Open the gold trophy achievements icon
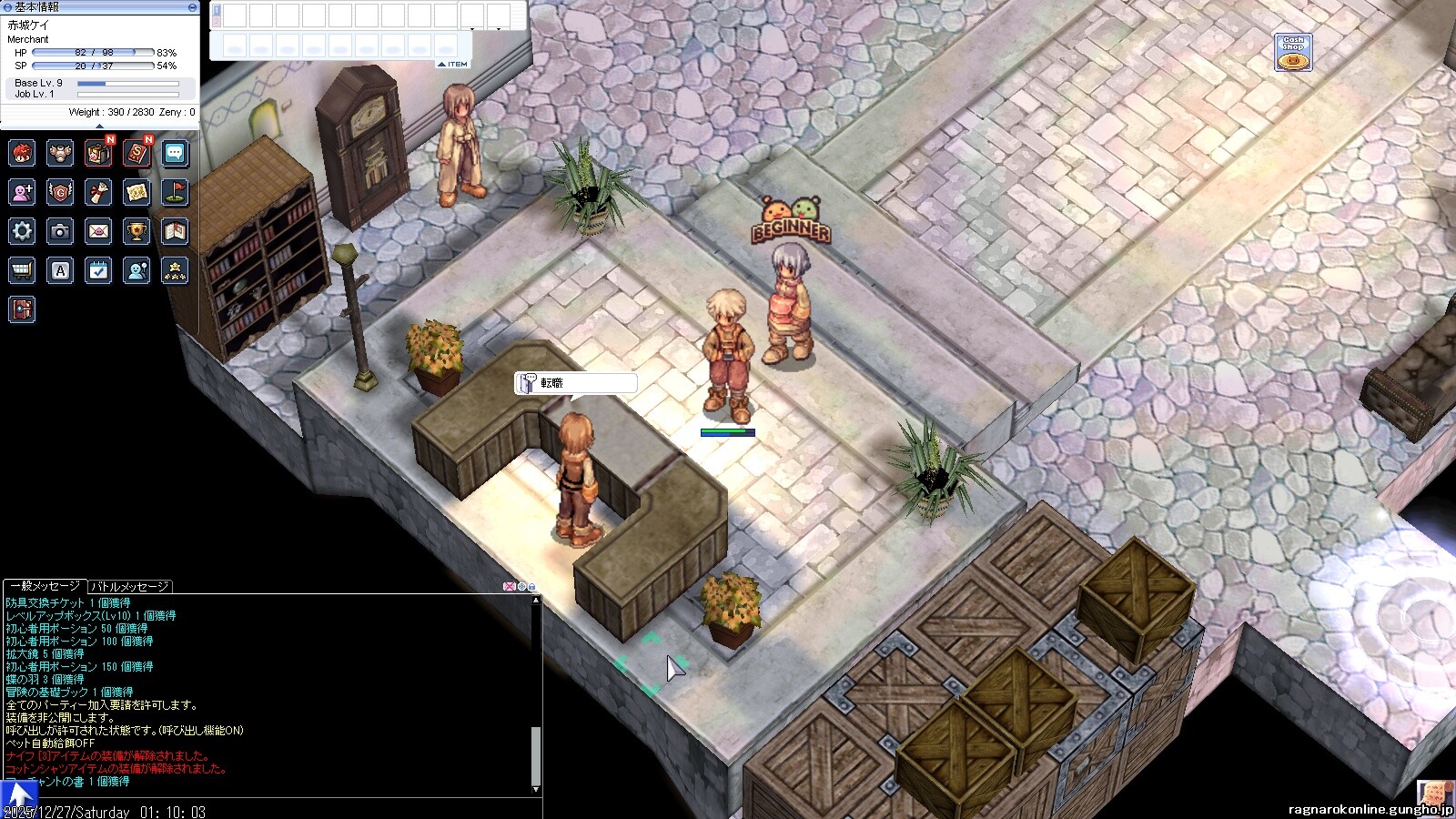1456x819 pixels. [x=136, y=231]
